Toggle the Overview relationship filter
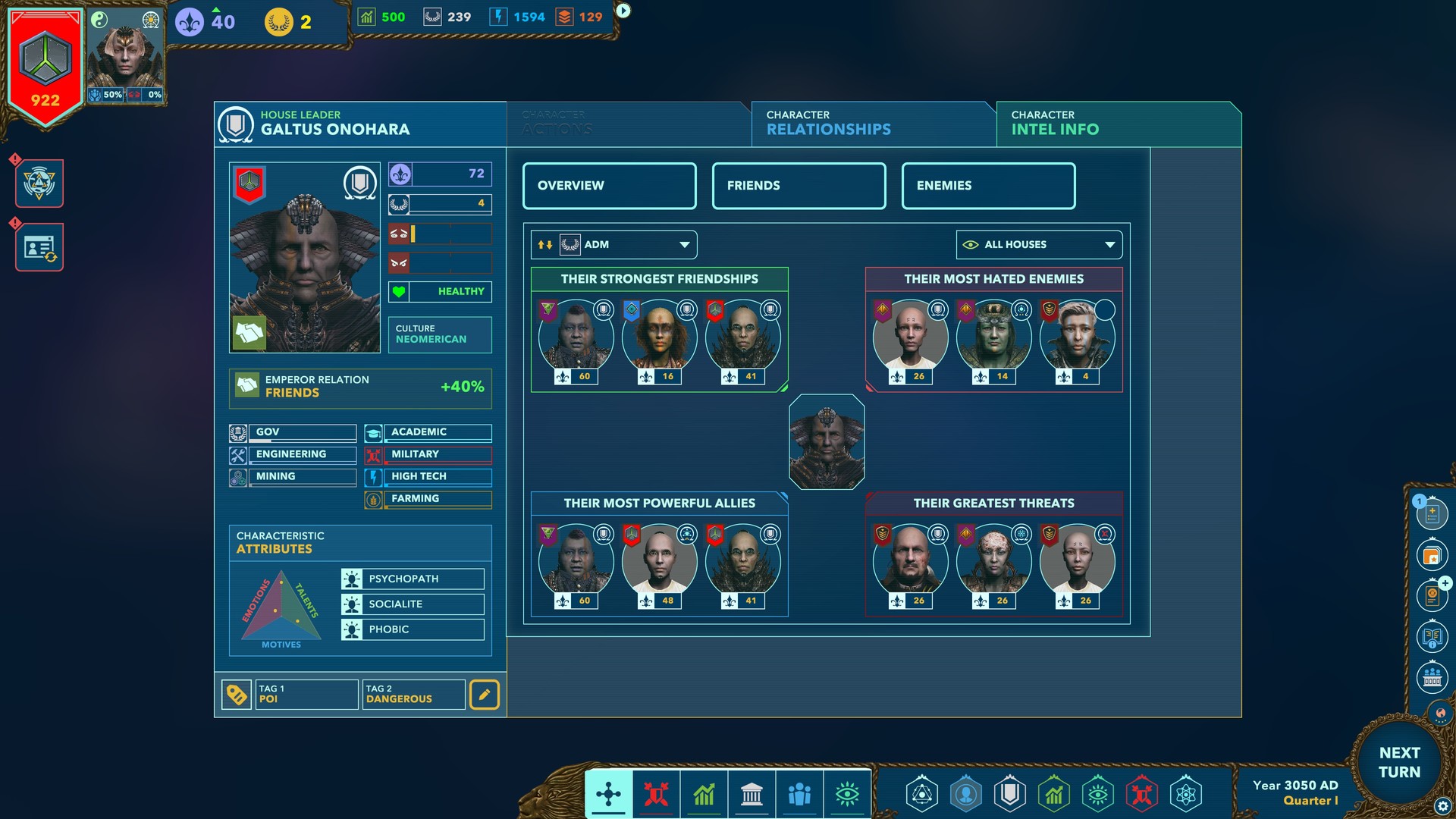 click(x=609, y=186)
